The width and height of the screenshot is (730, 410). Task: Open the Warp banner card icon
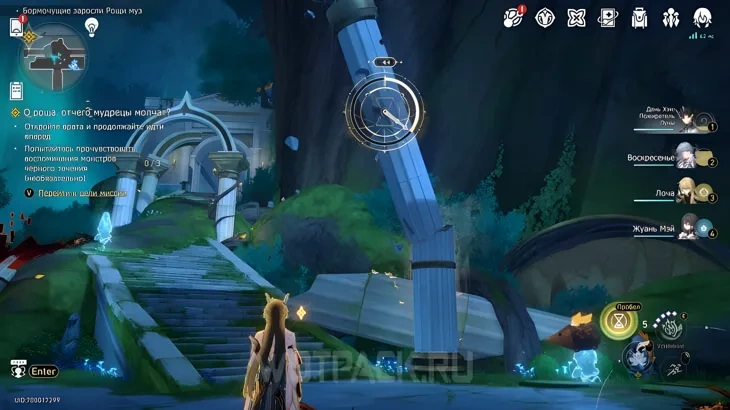coord(607,17)
